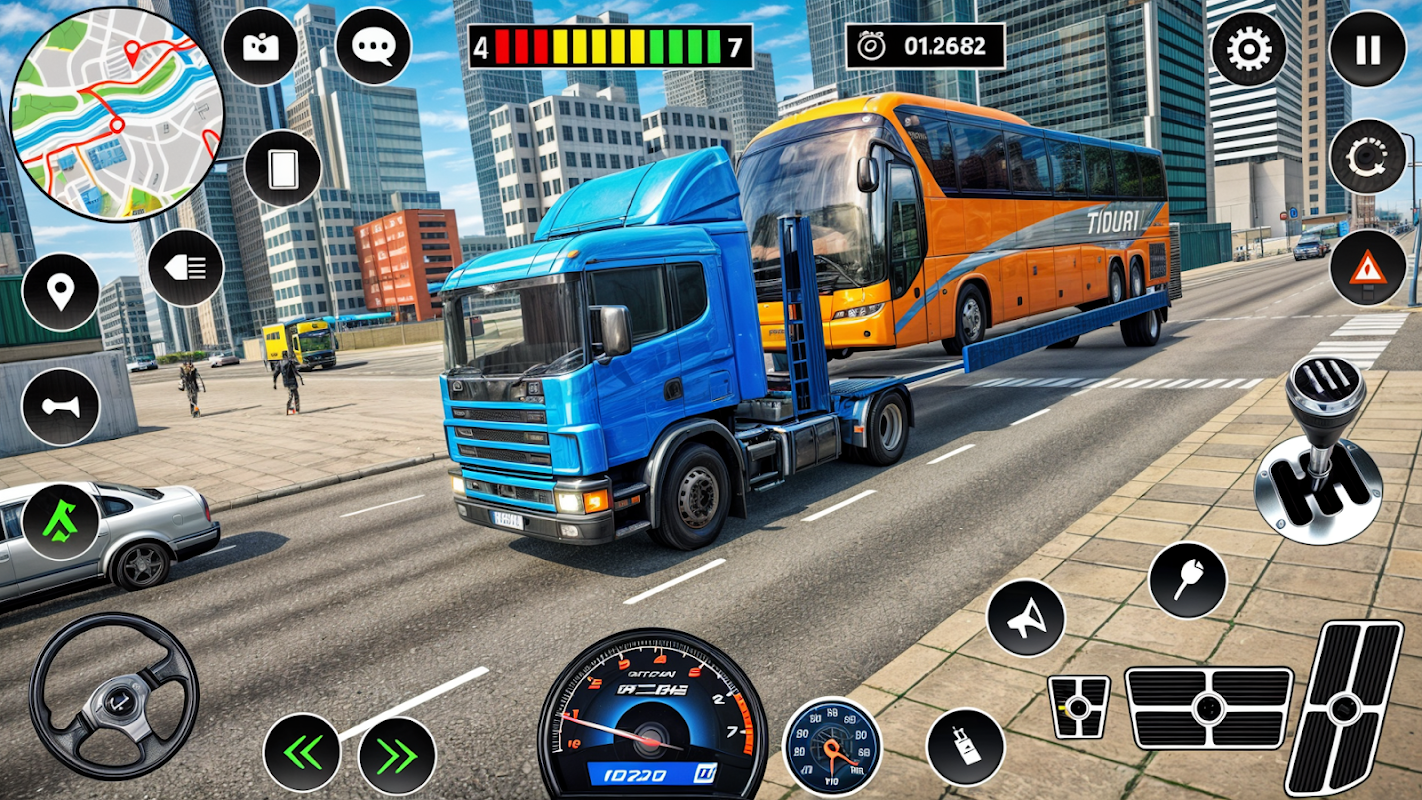
Task: Switch view with the camera button
Action: coord(260,47)
